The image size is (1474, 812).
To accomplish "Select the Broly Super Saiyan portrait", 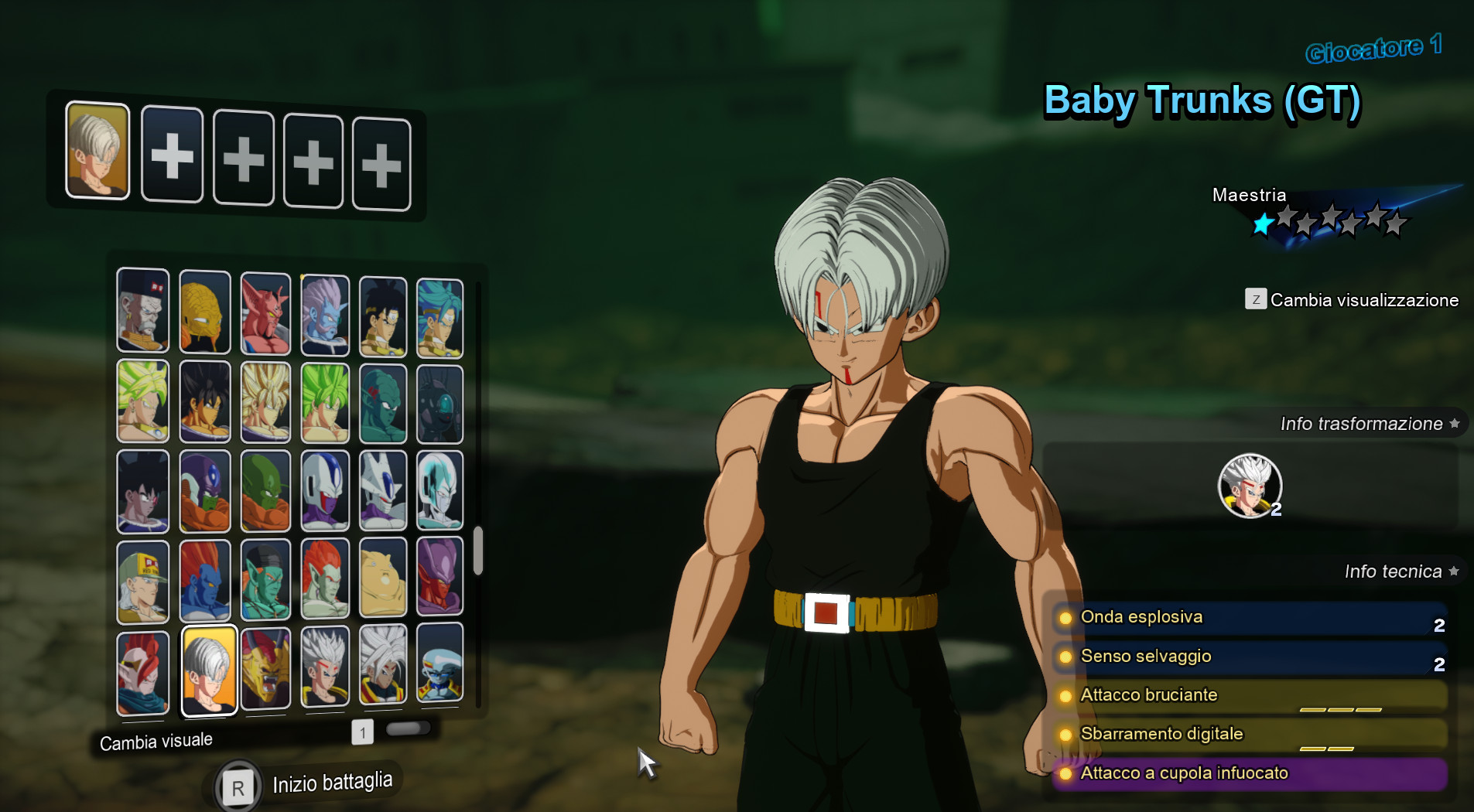I will (143, 401).
